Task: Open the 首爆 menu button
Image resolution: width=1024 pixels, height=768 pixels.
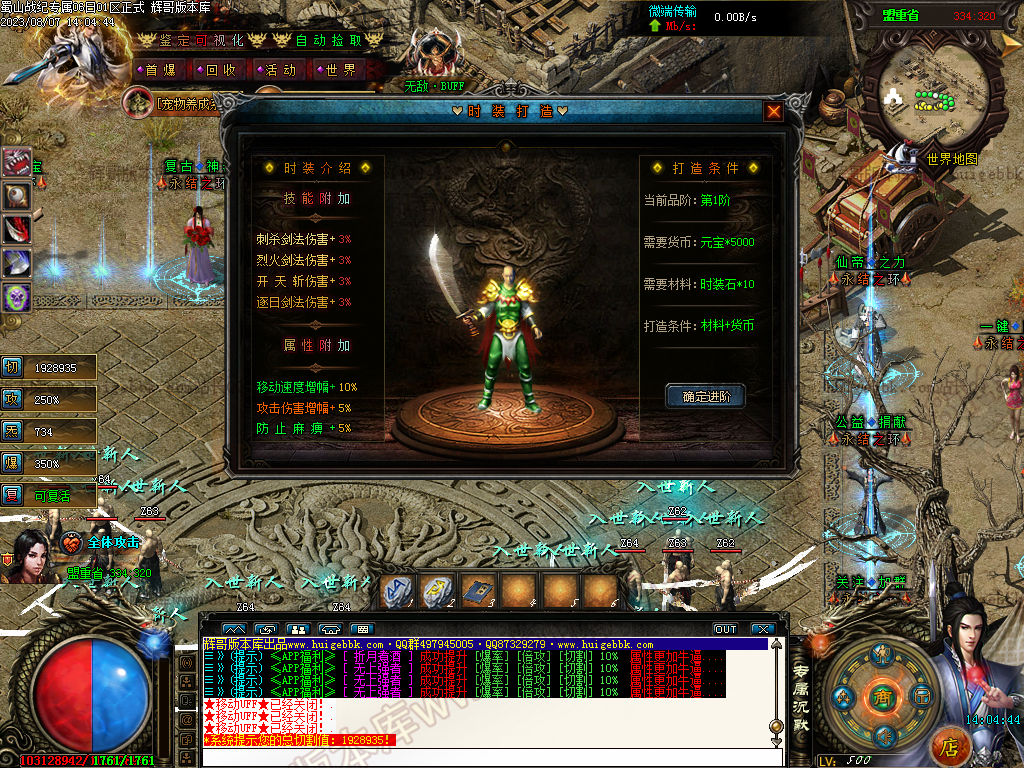Action: [160, 70]
